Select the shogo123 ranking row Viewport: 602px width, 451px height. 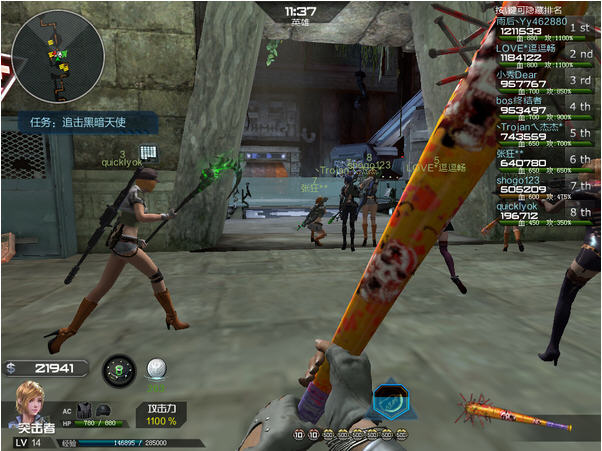(x=544, y=186)
